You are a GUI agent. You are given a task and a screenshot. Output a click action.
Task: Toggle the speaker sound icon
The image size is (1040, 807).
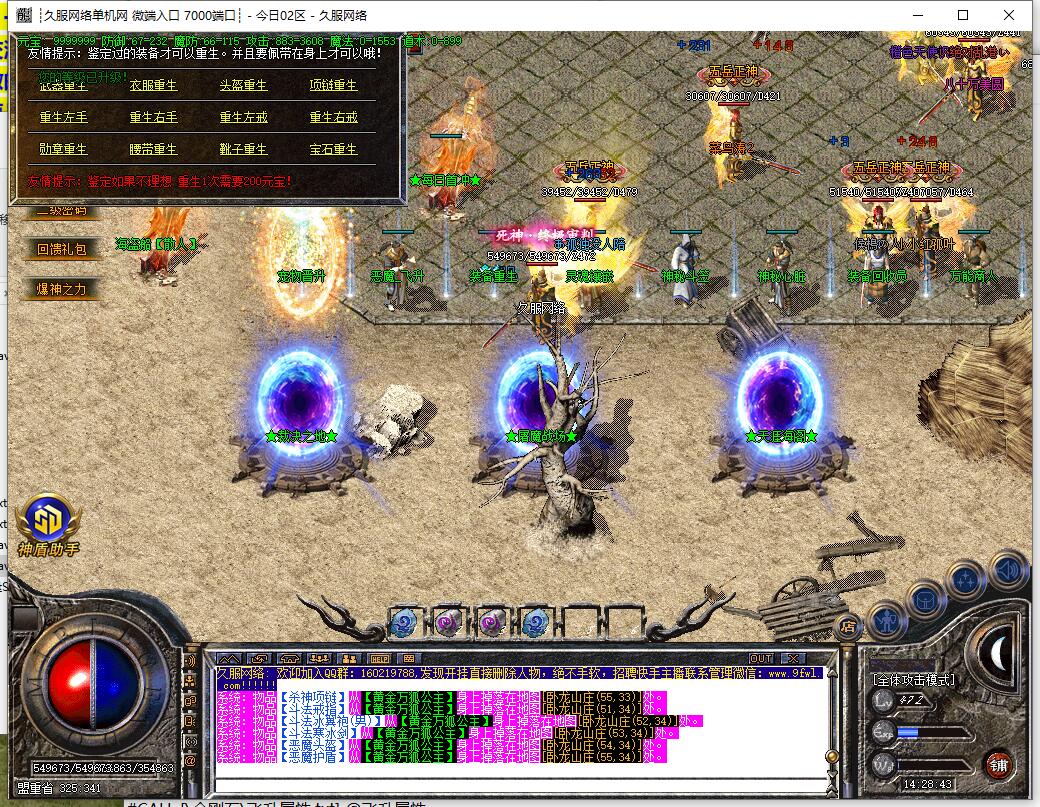(x=1009, y=570)
